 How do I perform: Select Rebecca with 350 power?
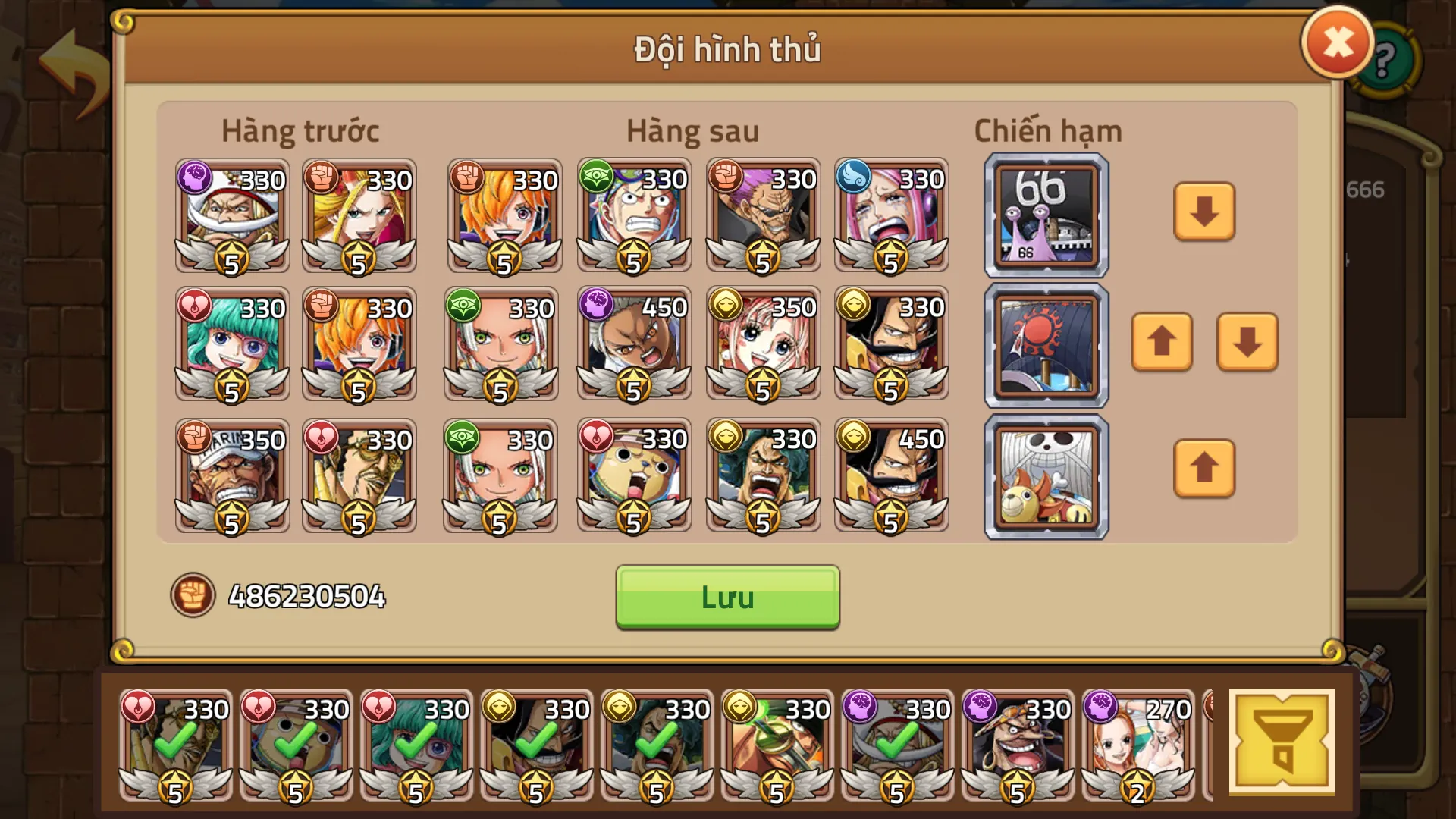763,345
